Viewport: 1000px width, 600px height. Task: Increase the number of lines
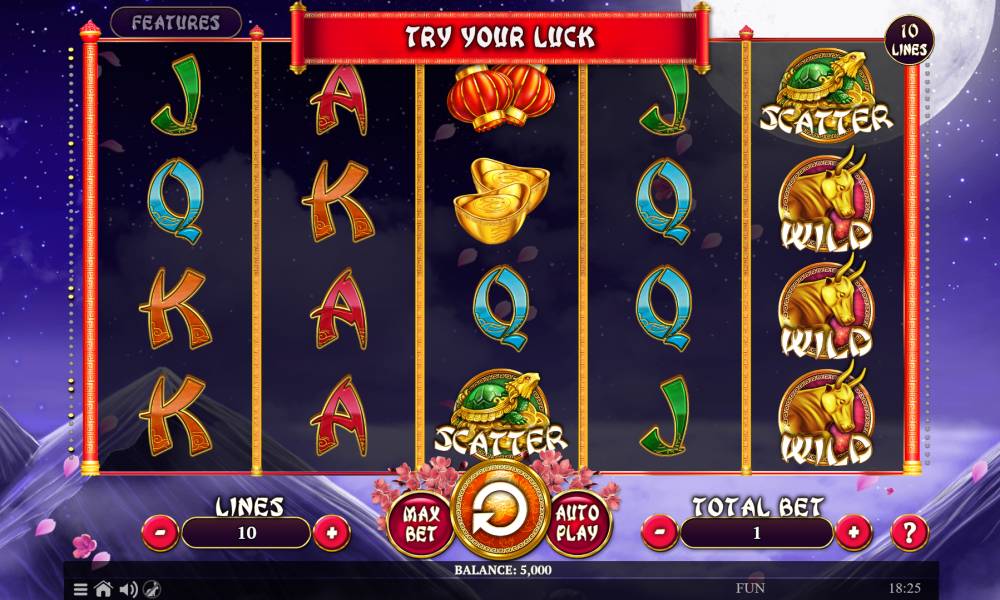pos(331,532)
